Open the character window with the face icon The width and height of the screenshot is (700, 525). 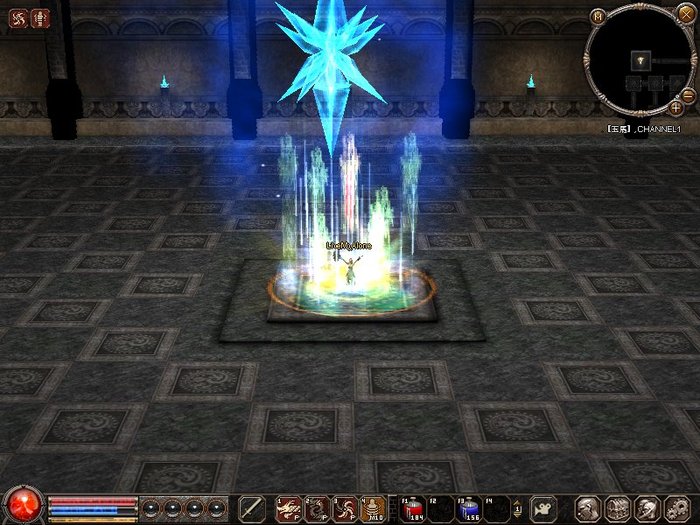589,508
